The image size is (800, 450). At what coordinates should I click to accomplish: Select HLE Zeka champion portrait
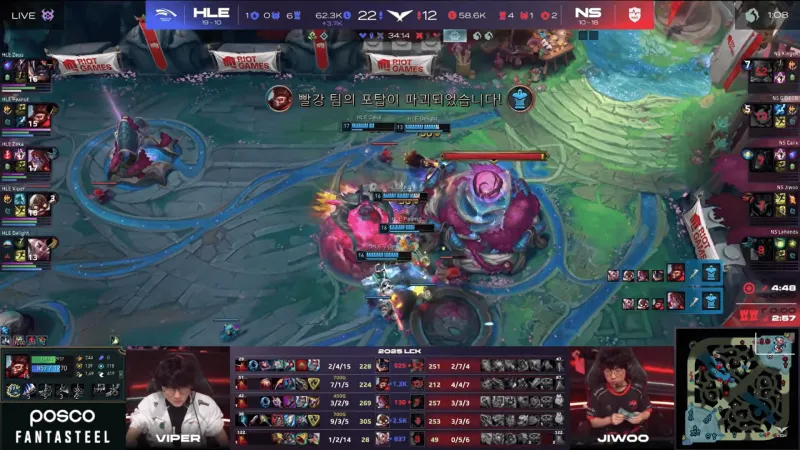click(x=39, y=160)
